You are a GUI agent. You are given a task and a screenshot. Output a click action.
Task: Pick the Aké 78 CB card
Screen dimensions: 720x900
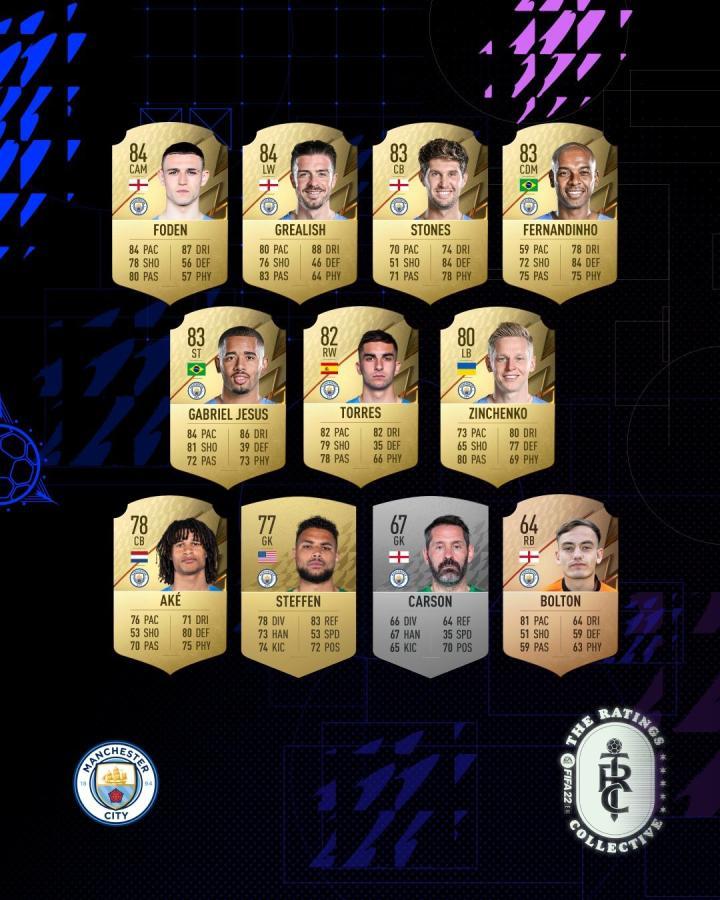(x=169, y=580)
